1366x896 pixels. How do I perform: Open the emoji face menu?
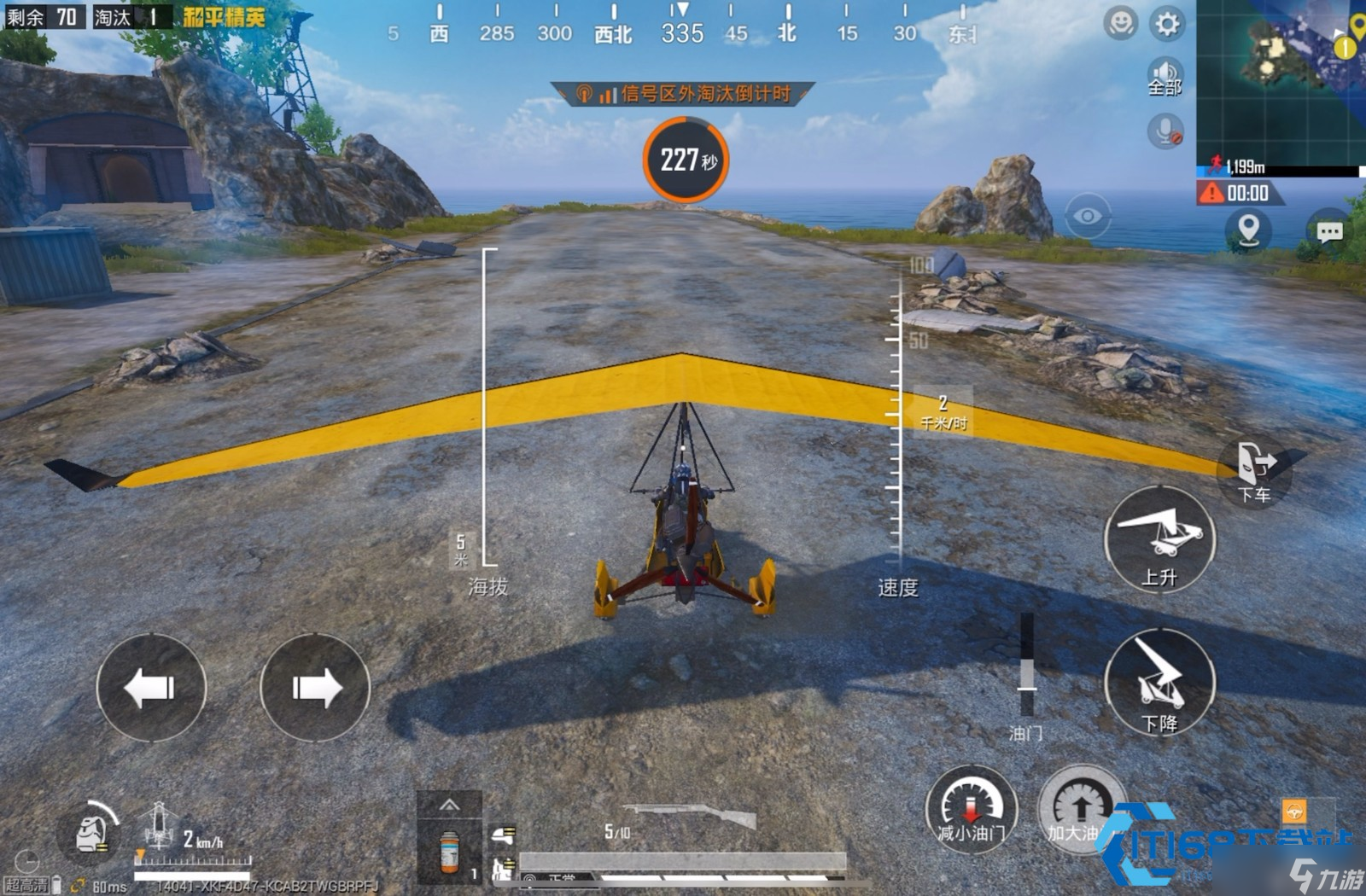(1120, 23)
